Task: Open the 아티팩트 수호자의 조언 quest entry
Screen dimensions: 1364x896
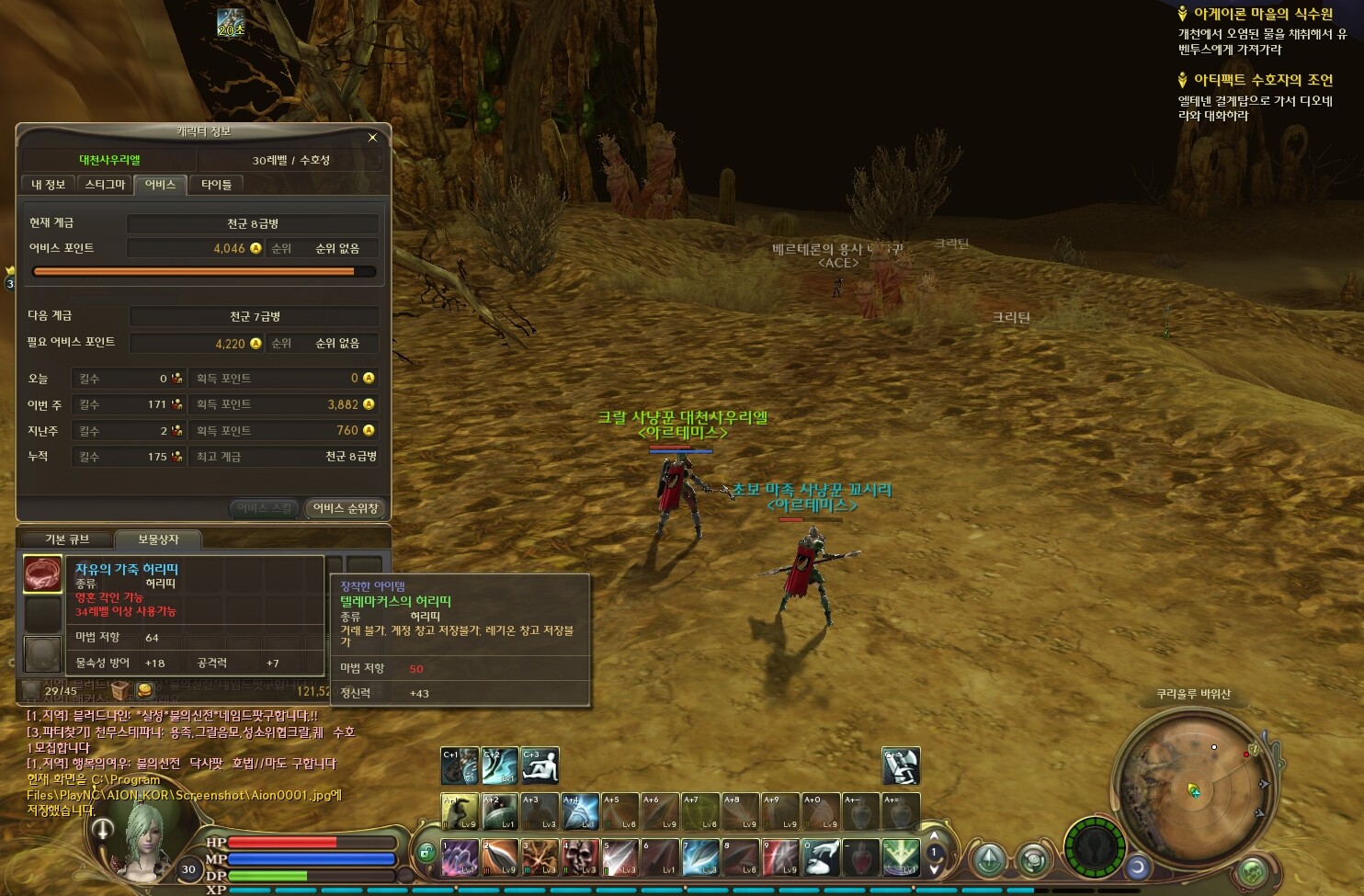Action: coord(1262,81)
